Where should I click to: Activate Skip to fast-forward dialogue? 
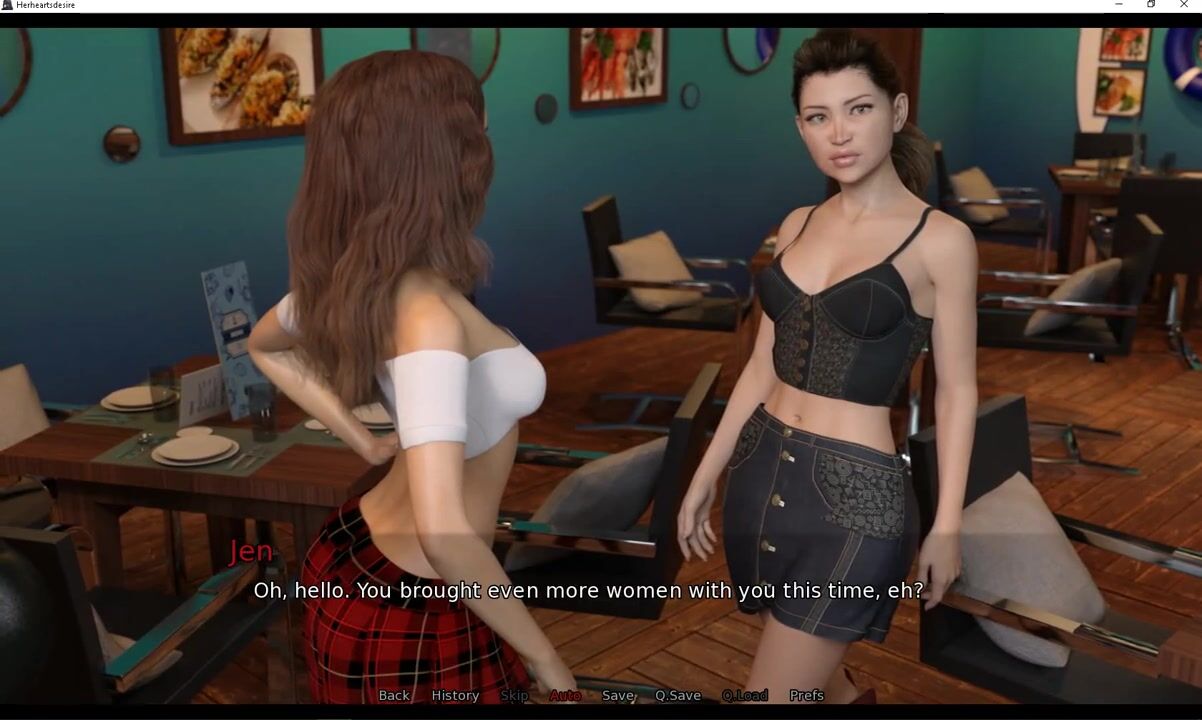coord(514,695)
